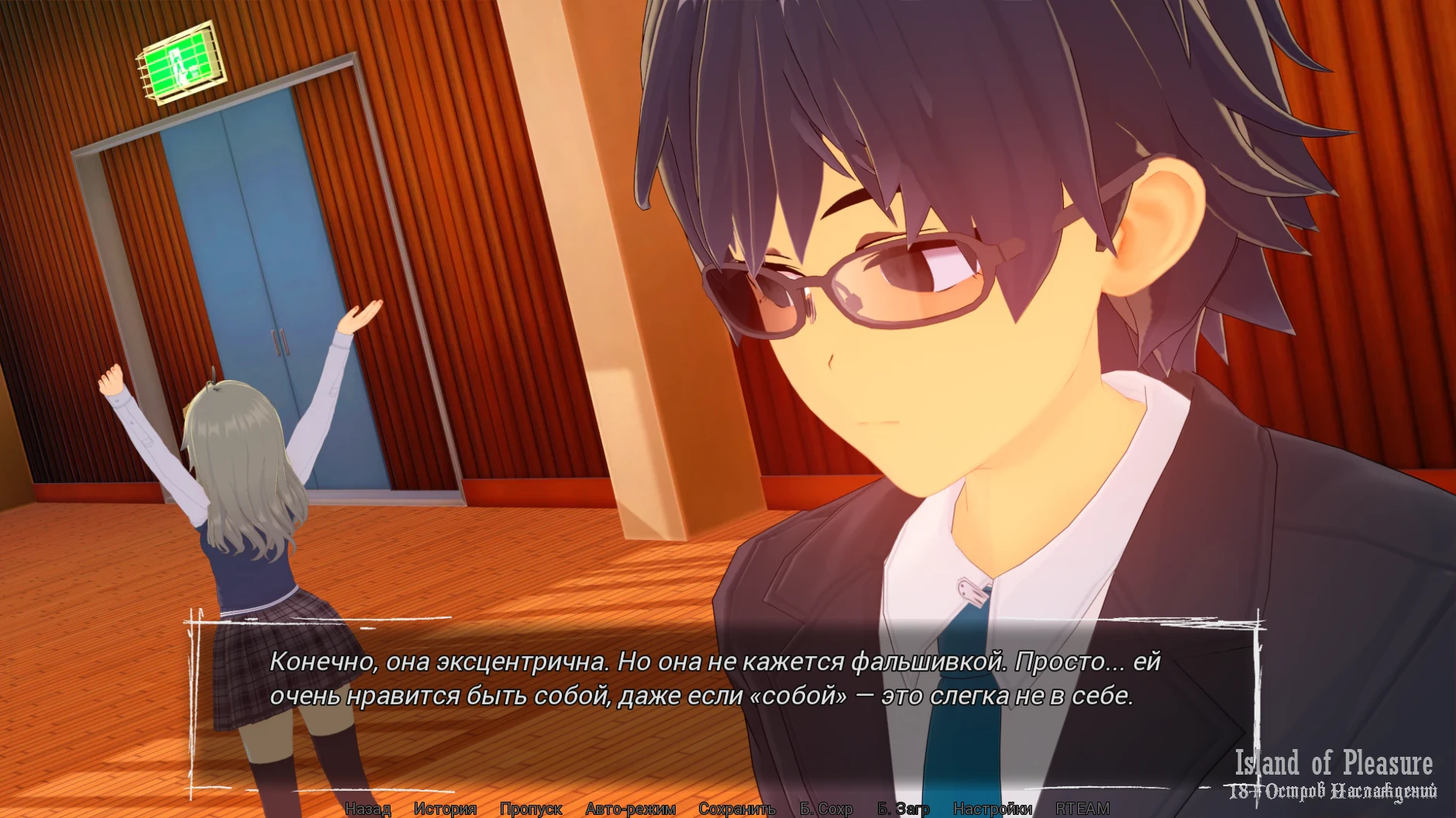The width and height of the screenshot is (1456, 818).
Task: Toggle the Авто-режим auto mode
Action: [631, 809]
